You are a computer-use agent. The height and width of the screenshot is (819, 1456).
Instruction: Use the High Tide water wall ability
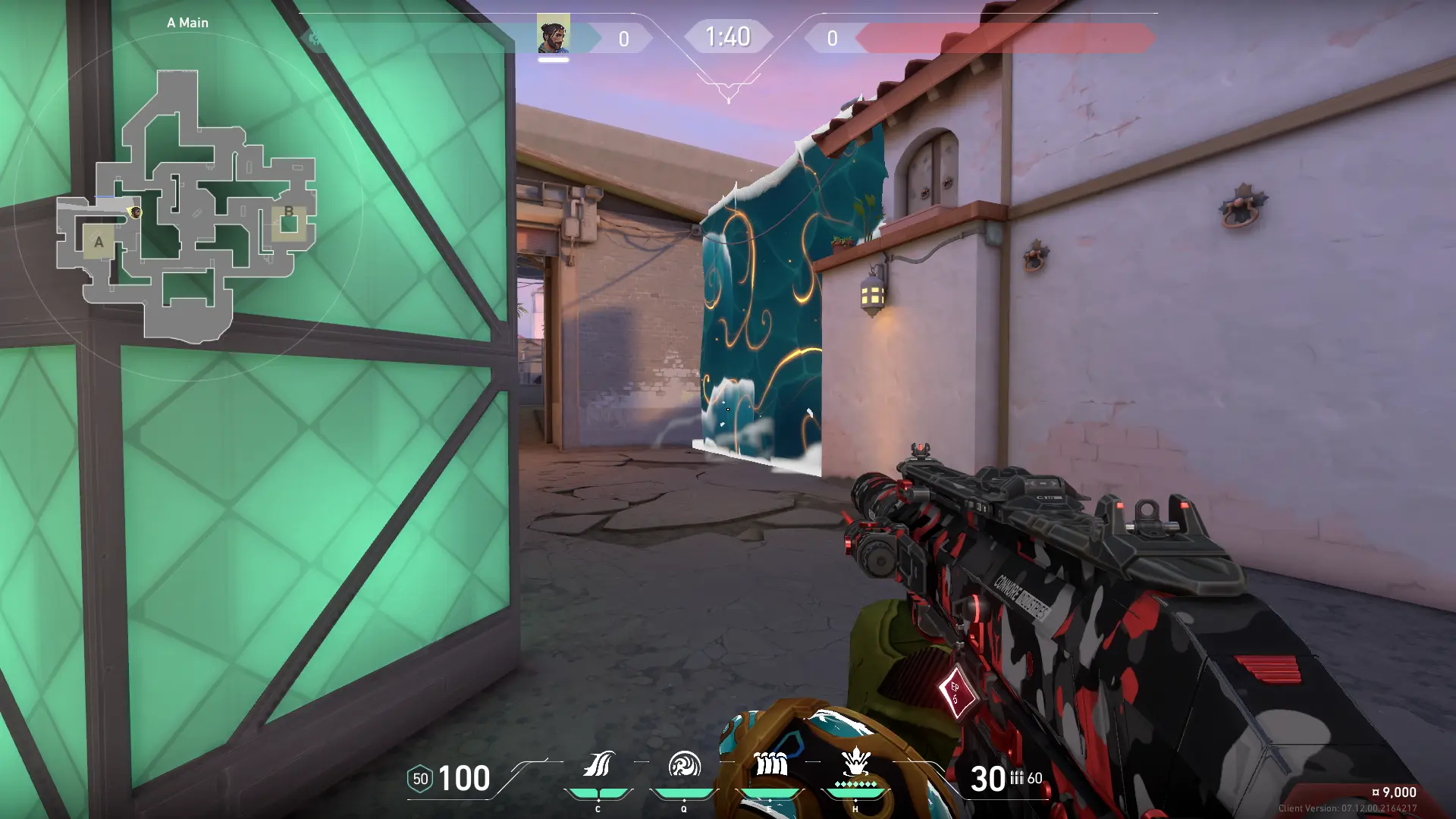770,764
